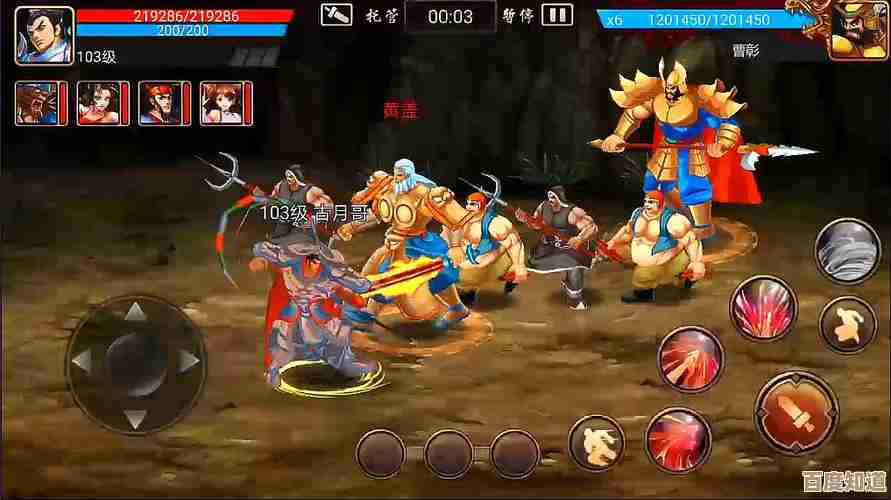Select the brown-haired woman ally portrait
The image size is (891, 500).
[224, 103]
